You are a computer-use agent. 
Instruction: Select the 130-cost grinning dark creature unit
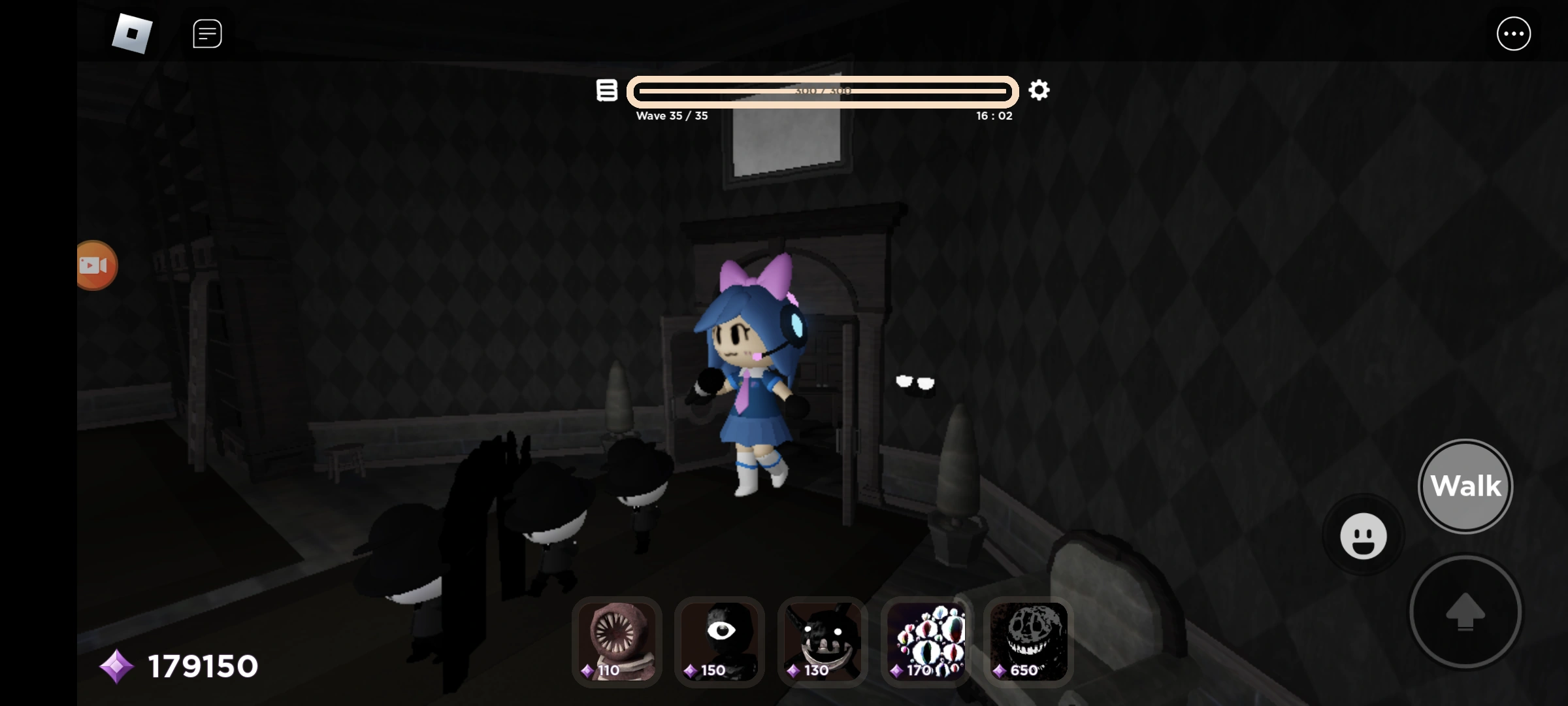(x=822, y=643)
